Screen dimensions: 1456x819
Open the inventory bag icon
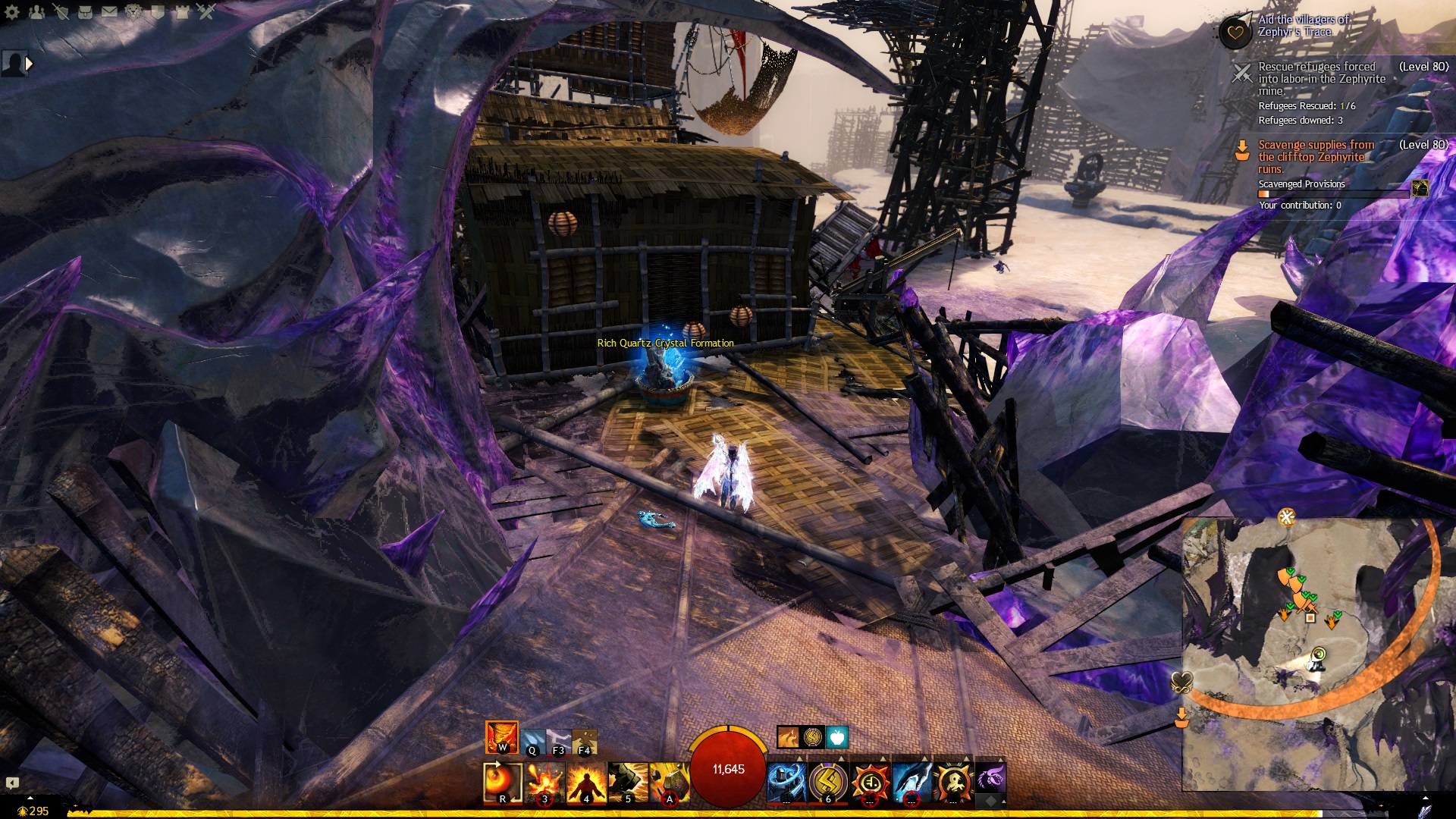click(85, 11)
